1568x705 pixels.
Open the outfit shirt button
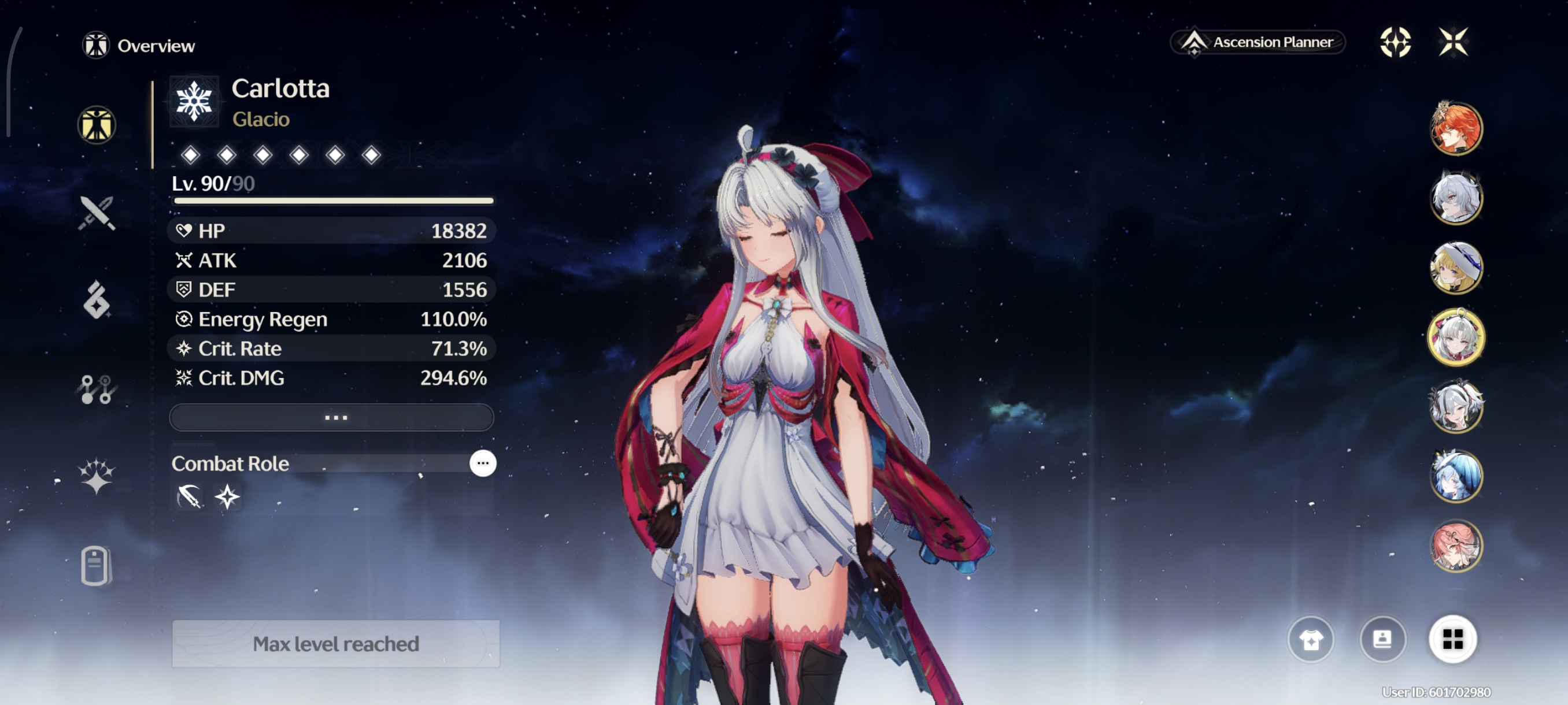coord(1311,639)
